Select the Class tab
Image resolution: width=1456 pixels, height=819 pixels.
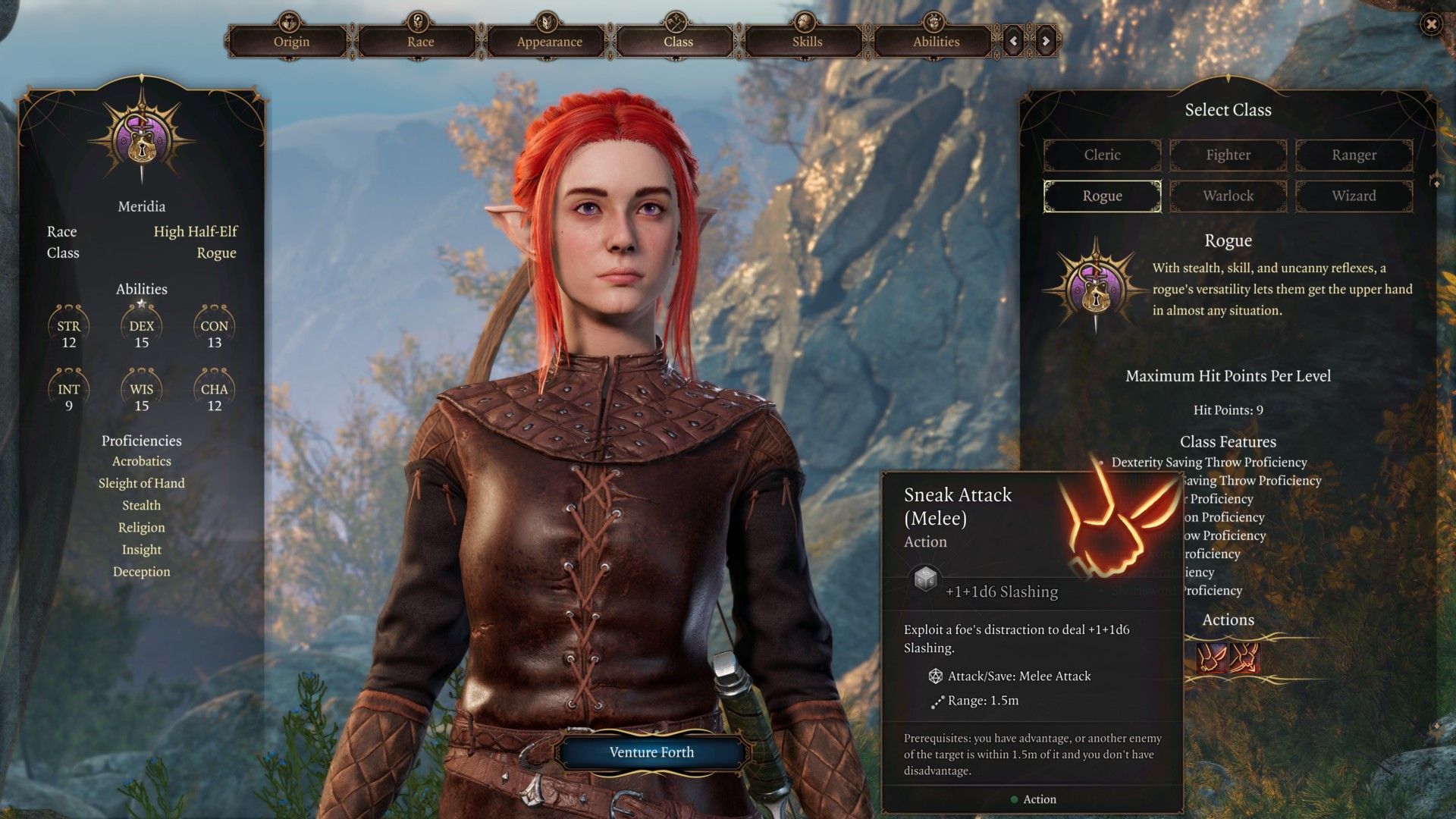[x=678, y=42]
